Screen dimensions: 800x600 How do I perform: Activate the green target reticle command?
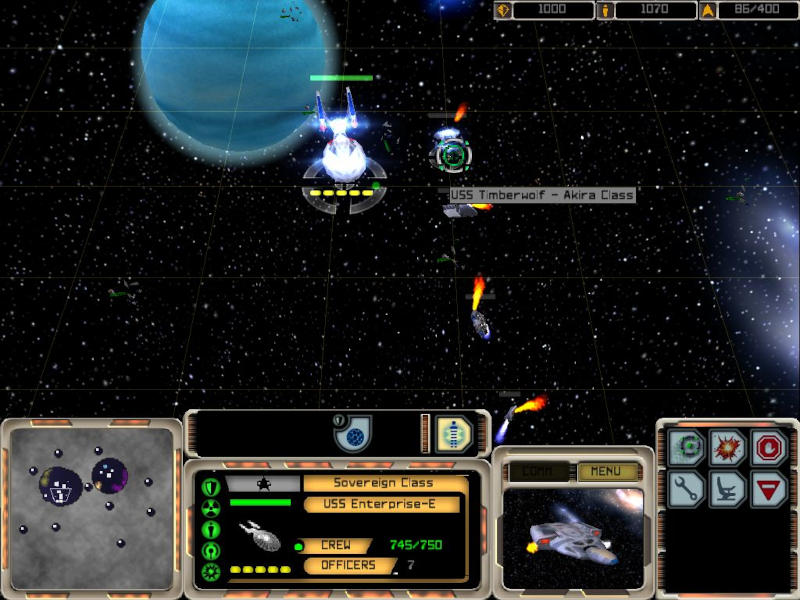click(690, 446)
